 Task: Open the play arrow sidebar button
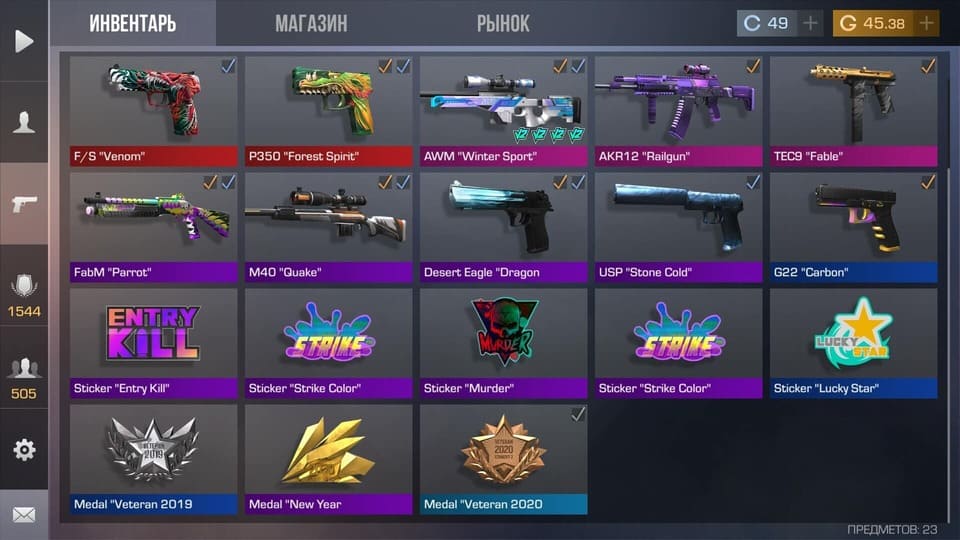pos(24,41)
